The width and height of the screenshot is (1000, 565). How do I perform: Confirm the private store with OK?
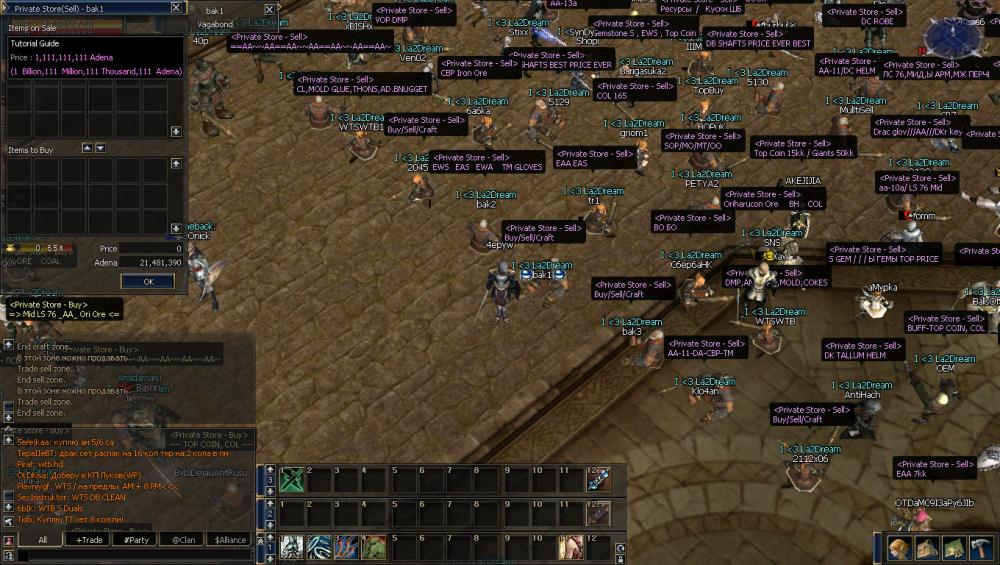click(x=150, y=281)
